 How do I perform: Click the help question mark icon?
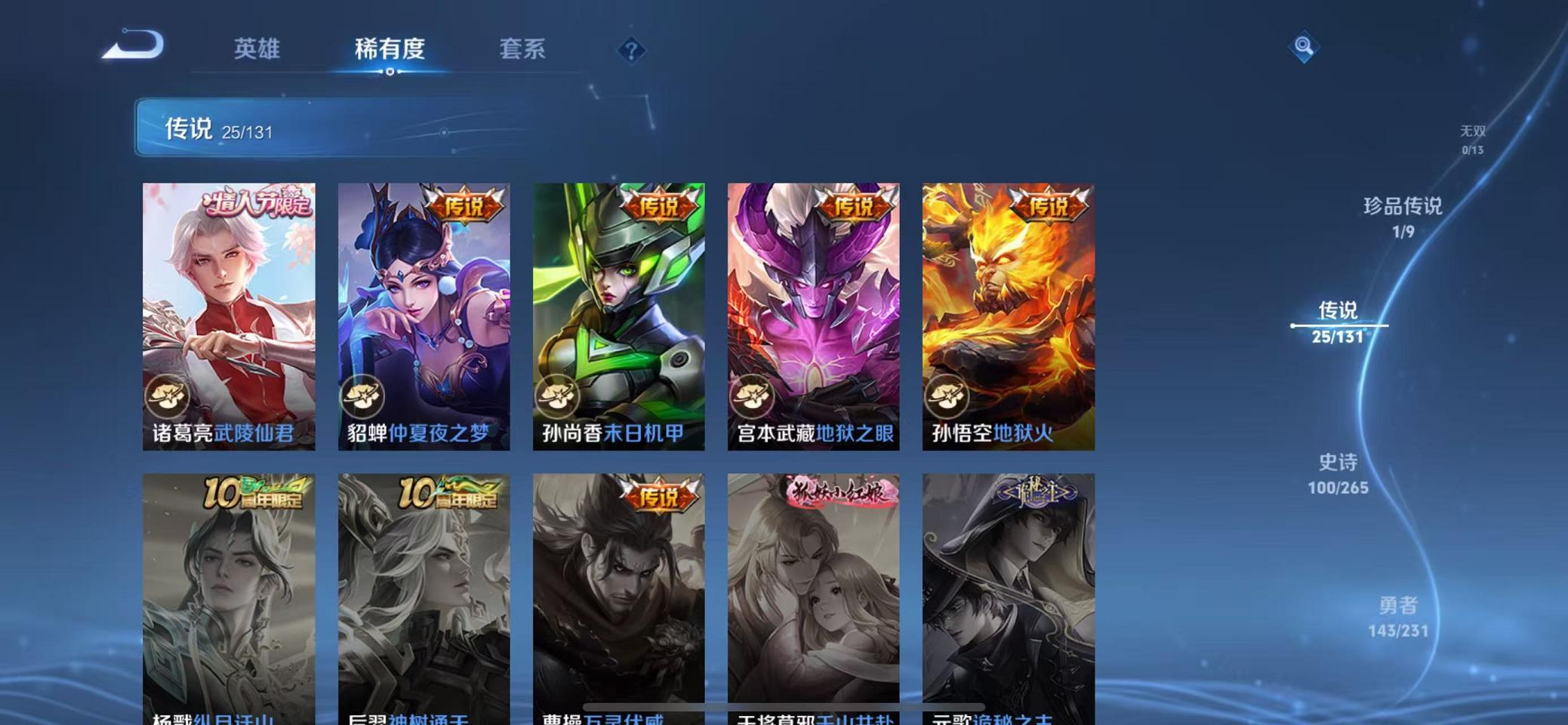tap(633, 48)
